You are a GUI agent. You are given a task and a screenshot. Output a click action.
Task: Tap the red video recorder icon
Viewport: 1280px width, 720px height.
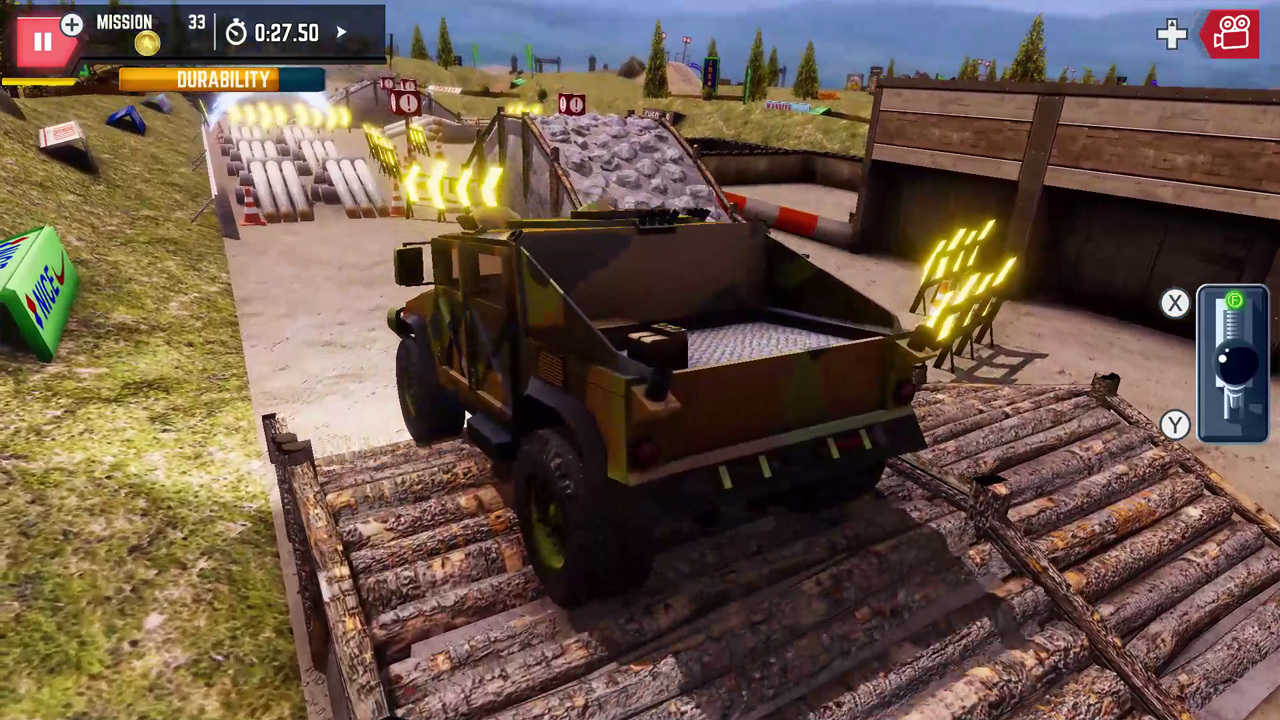[x=1231, y=35]
